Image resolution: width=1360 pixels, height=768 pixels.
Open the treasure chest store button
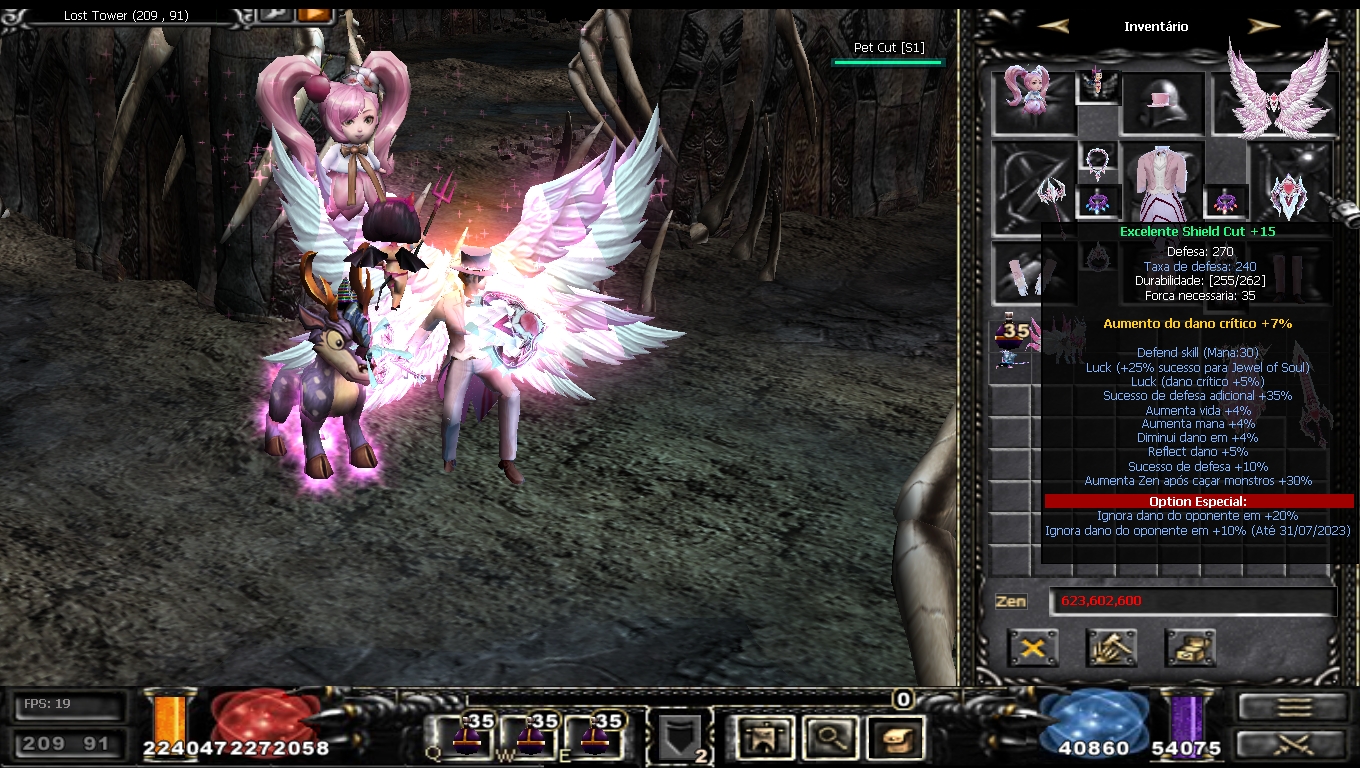coord(1190,648)
